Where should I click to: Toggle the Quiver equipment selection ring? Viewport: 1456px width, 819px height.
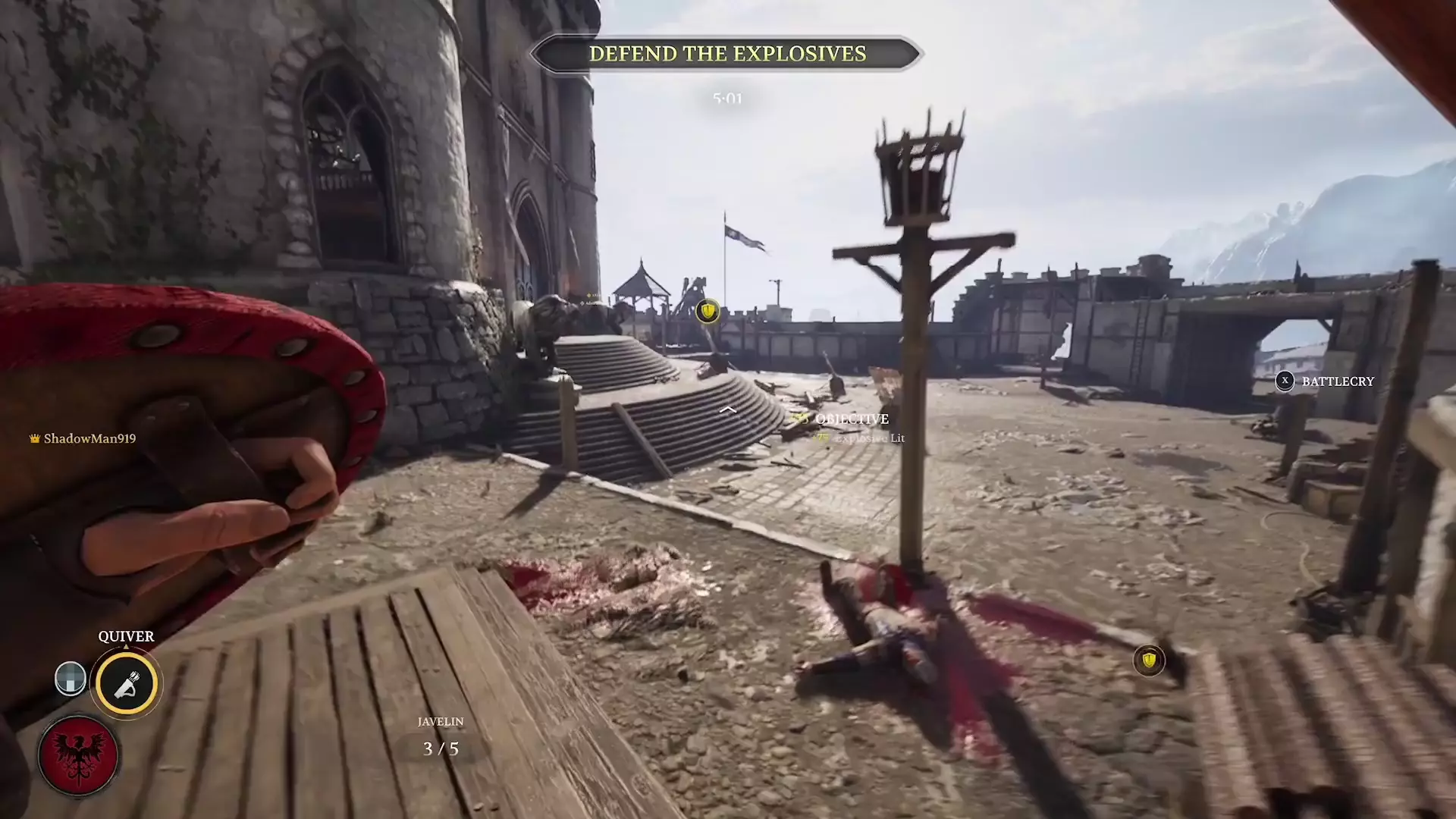(127, 683)
